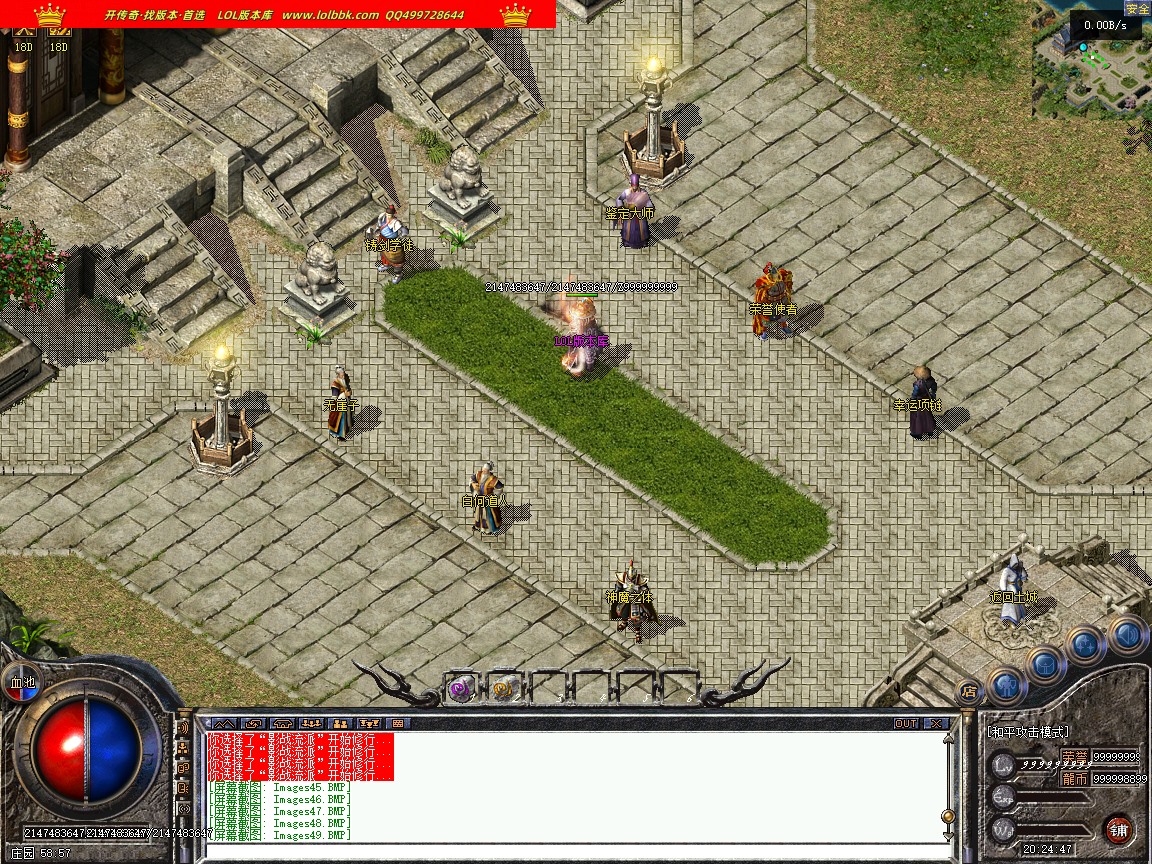Image resolution: width=1152 pixels, height=864 pixels.
Task: Click the 荣誉 honor label
Action: [1074, 756]
